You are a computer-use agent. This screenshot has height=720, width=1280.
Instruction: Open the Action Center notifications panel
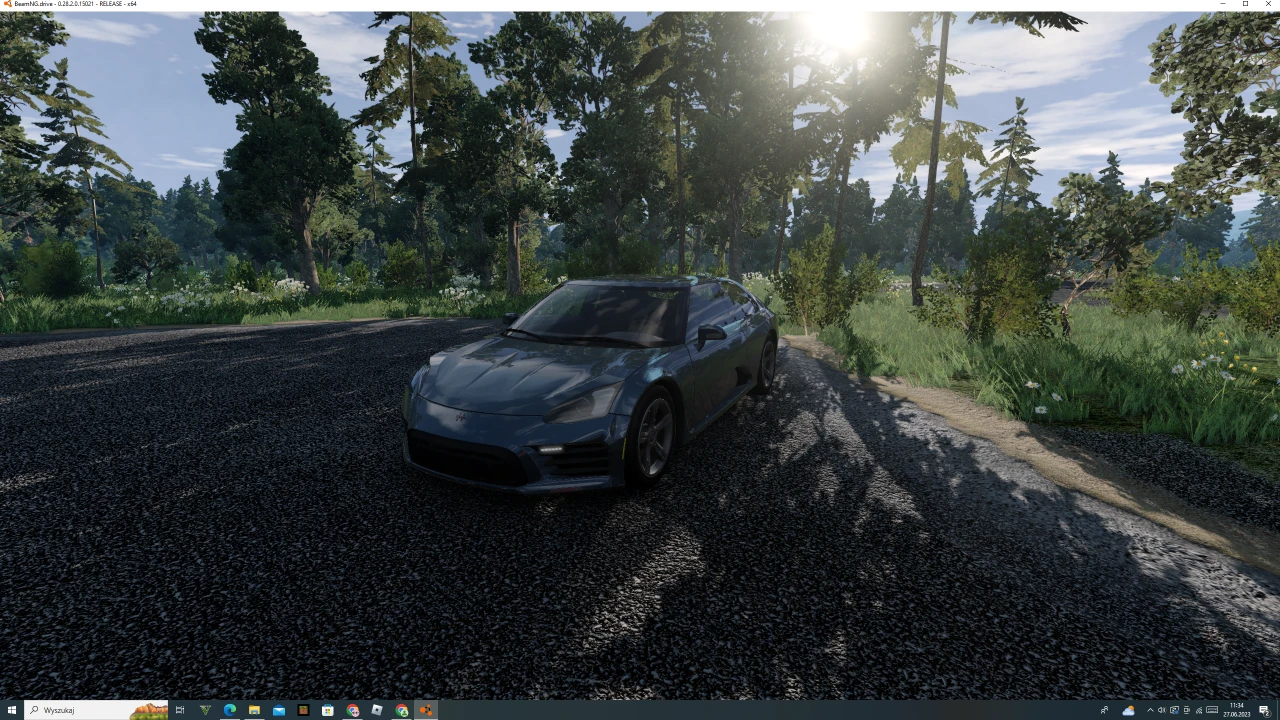(1263, 710)
